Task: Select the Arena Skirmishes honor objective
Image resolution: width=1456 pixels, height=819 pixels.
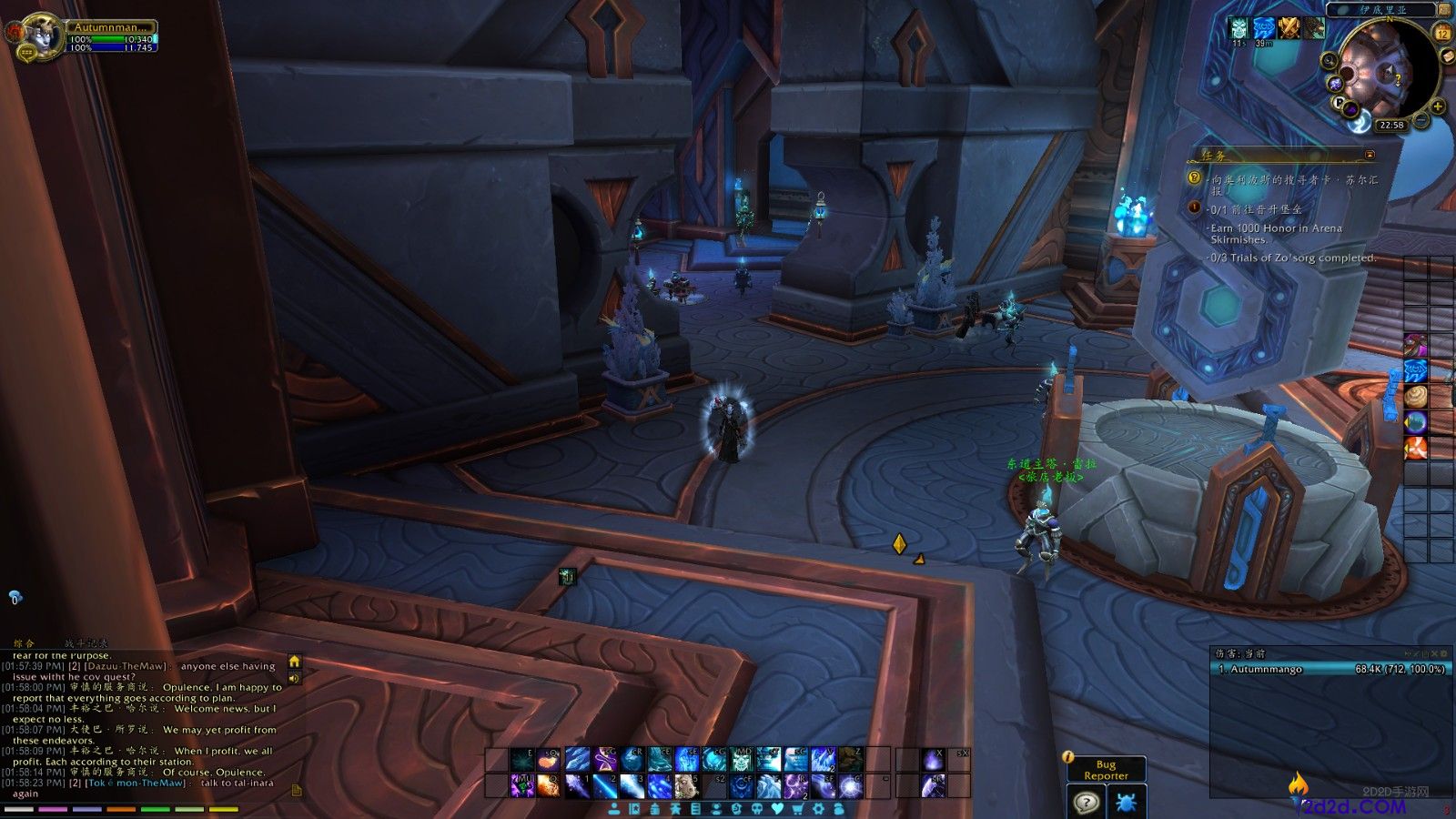Action: [x=1276, y=234]
